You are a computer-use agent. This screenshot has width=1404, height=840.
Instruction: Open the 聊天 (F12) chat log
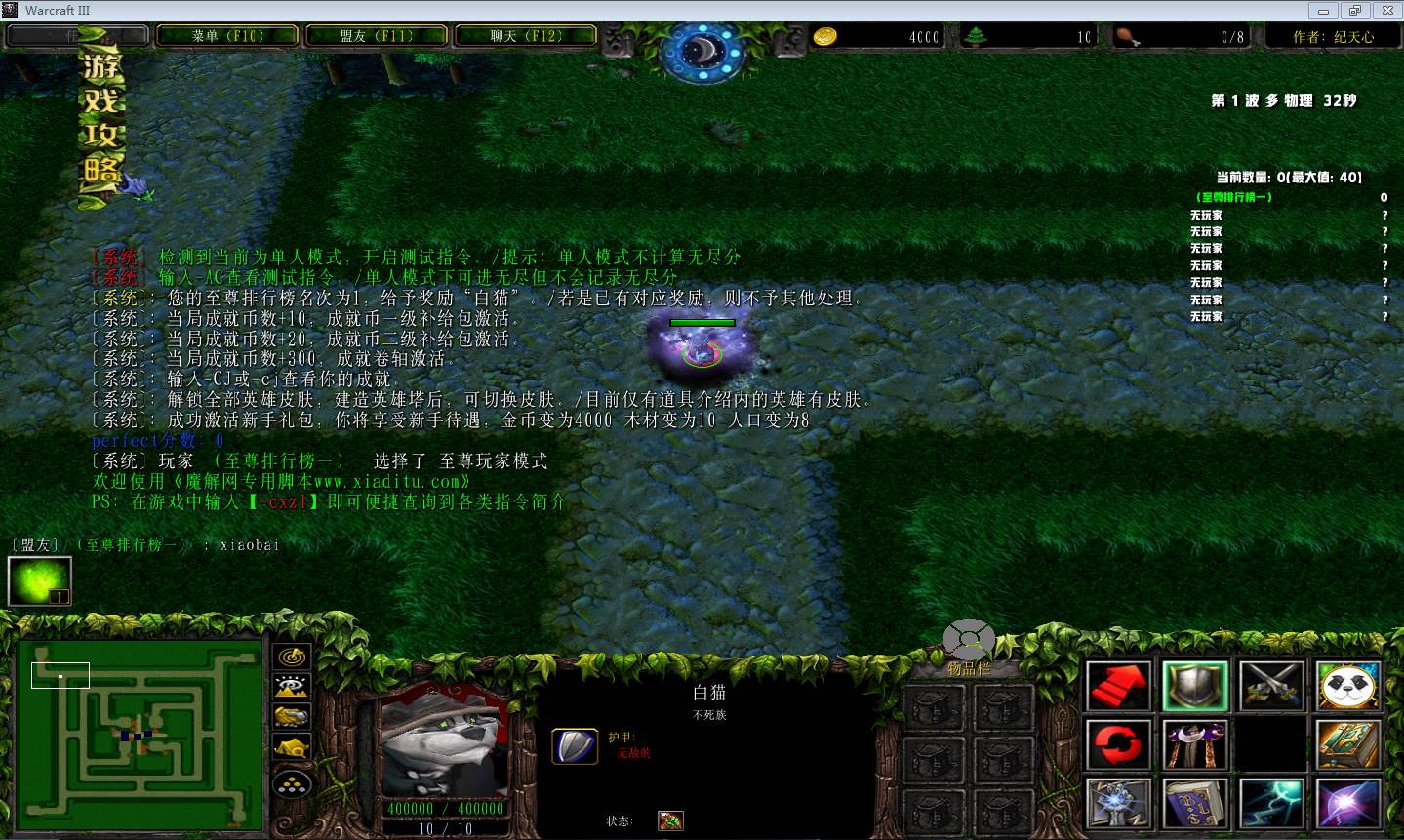[x=526, y=36]
